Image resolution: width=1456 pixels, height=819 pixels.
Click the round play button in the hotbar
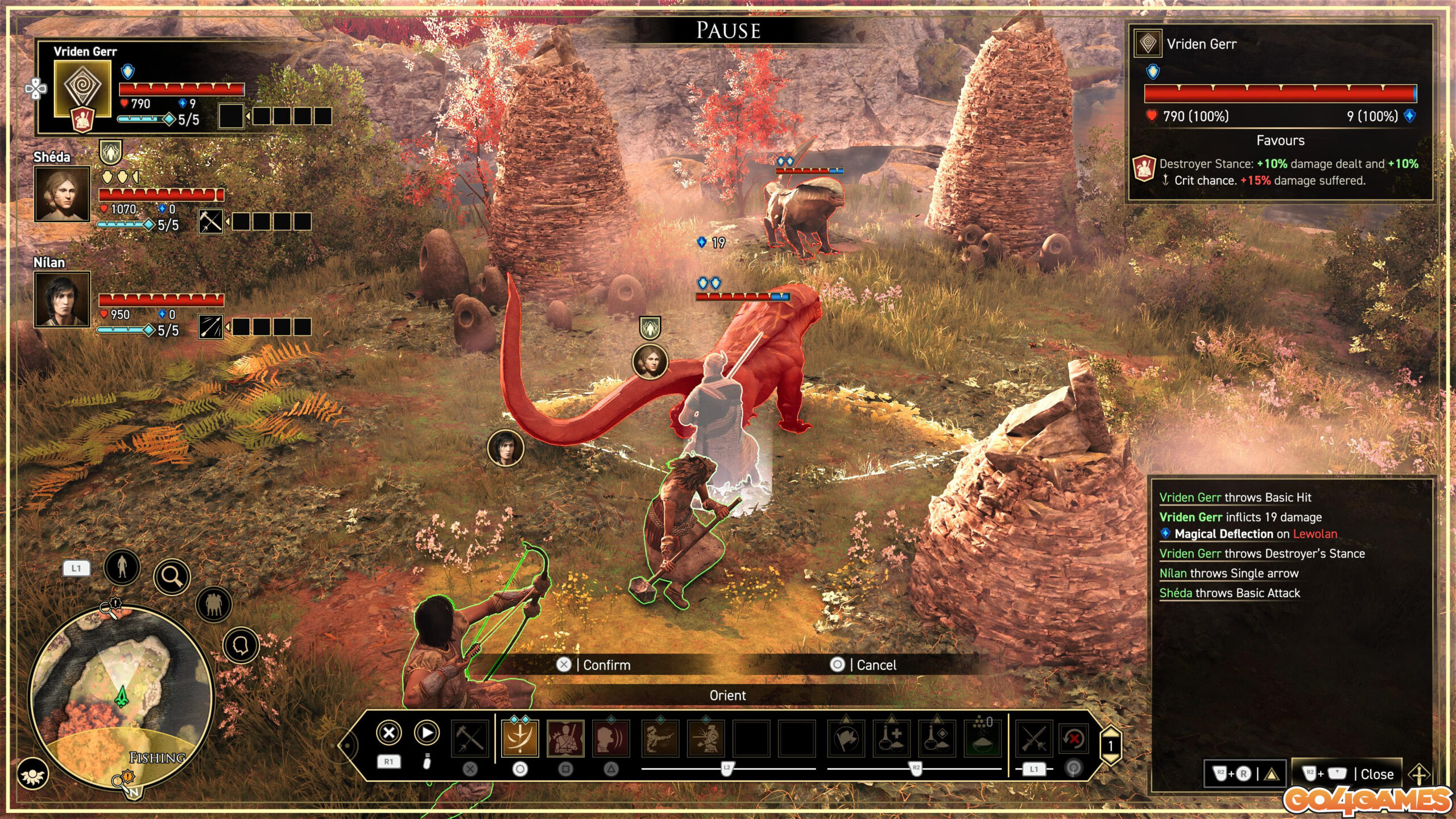click(x=427, y=733)
